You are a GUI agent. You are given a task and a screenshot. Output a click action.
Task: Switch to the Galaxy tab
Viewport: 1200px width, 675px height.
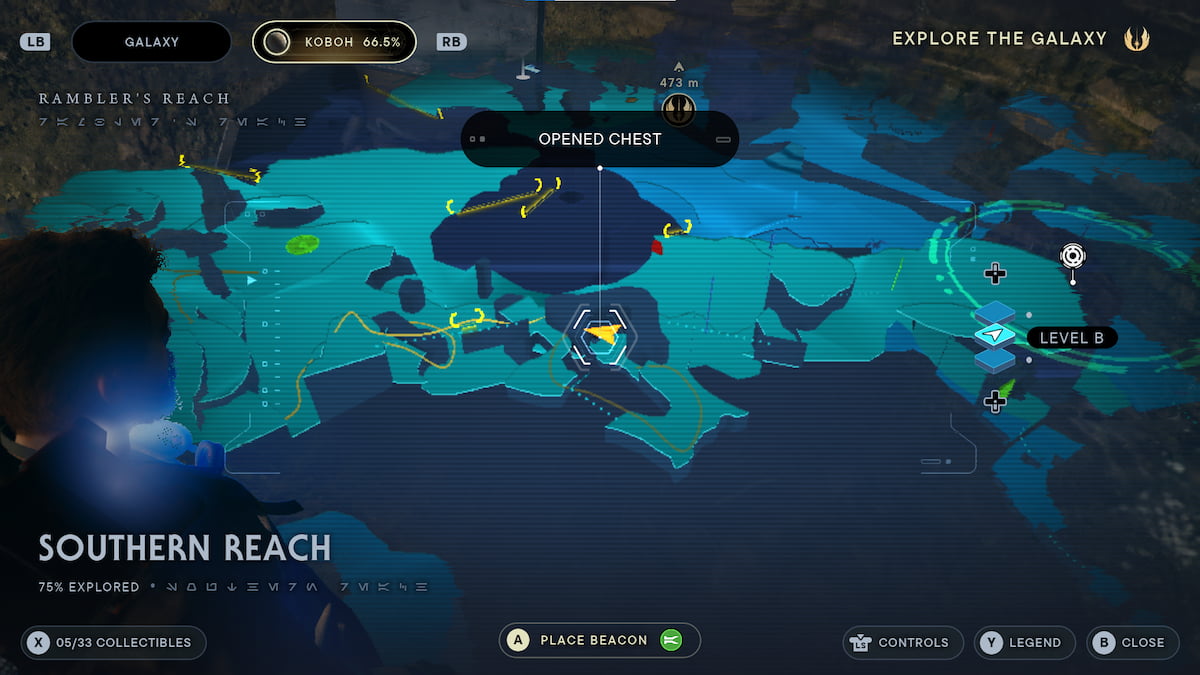tap(151, 42)
